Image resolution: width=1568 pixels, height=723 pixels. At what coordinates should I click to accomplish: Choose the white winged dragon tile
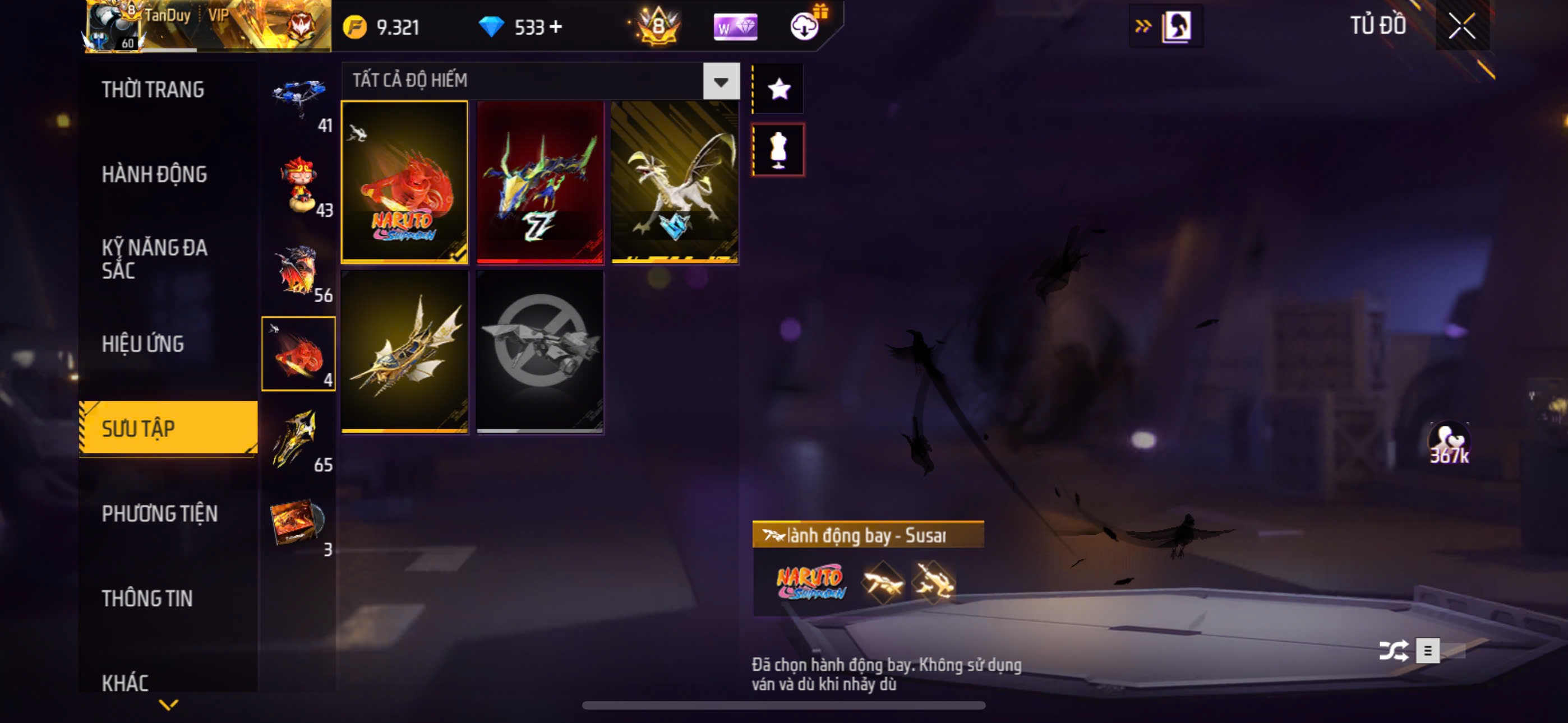(675, 182)
